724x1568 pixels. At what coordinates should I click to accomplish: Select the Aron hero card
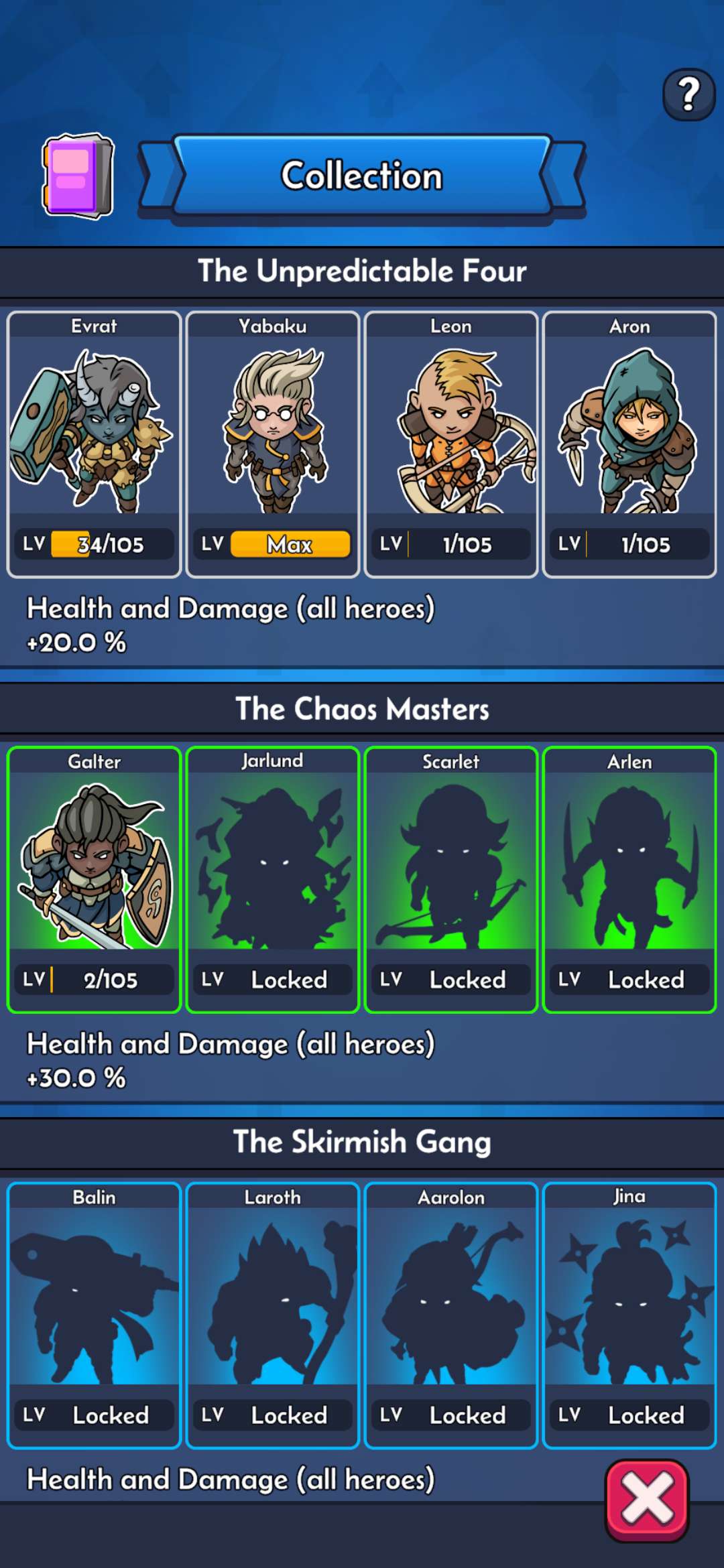click(x=629, y=444)
